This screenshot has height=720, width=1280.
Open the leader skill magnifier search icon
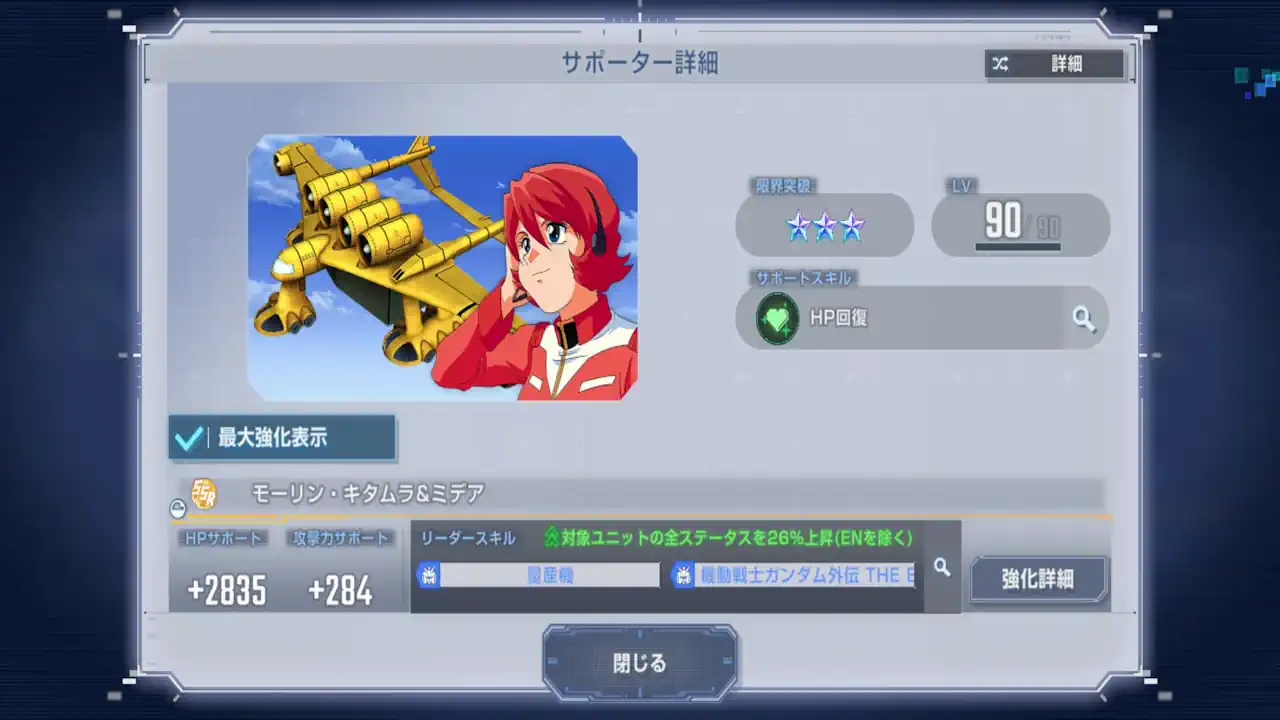tap(939, 566)
